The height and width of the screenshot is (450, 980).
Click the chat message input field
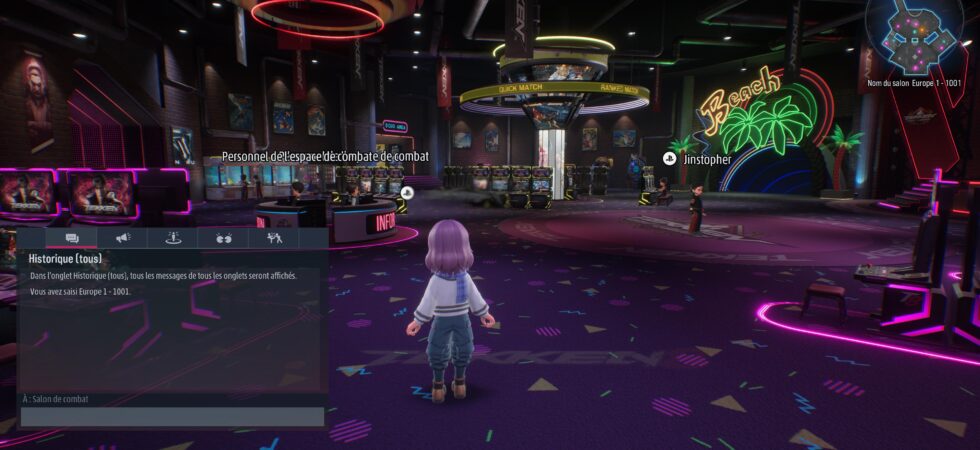click(173, 417)
